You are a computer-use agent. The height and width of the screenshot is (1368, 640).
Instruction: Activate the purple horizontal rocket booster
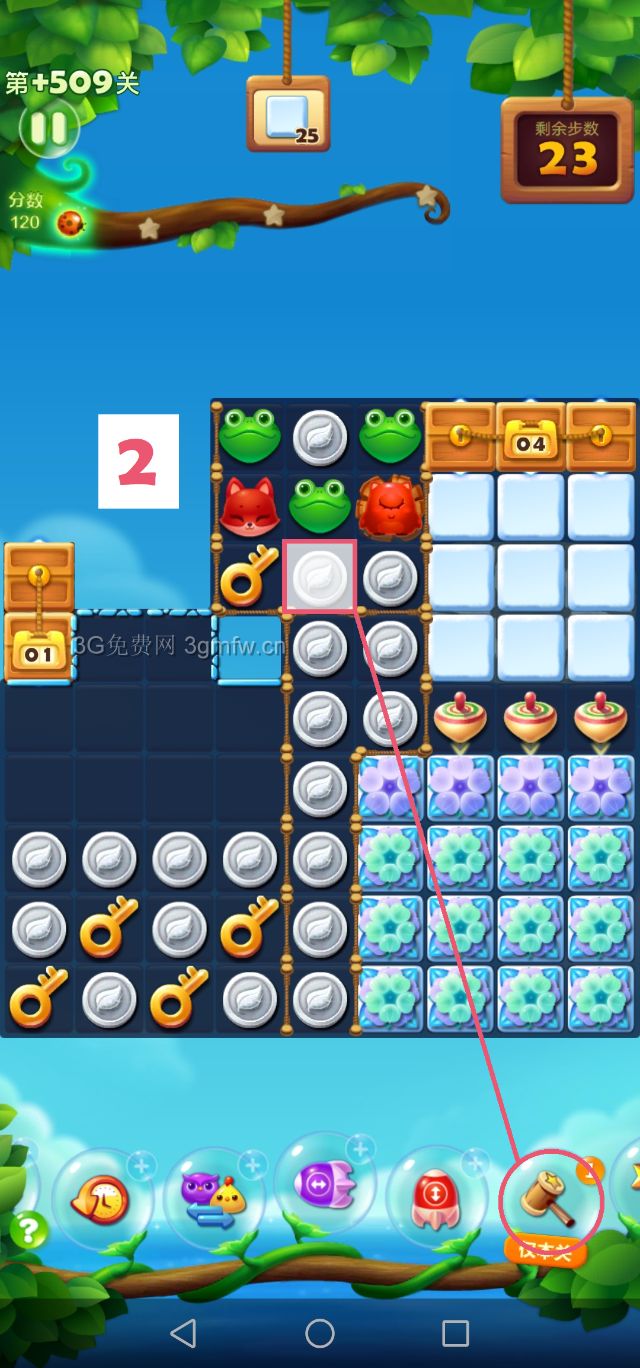[324, 1185]
